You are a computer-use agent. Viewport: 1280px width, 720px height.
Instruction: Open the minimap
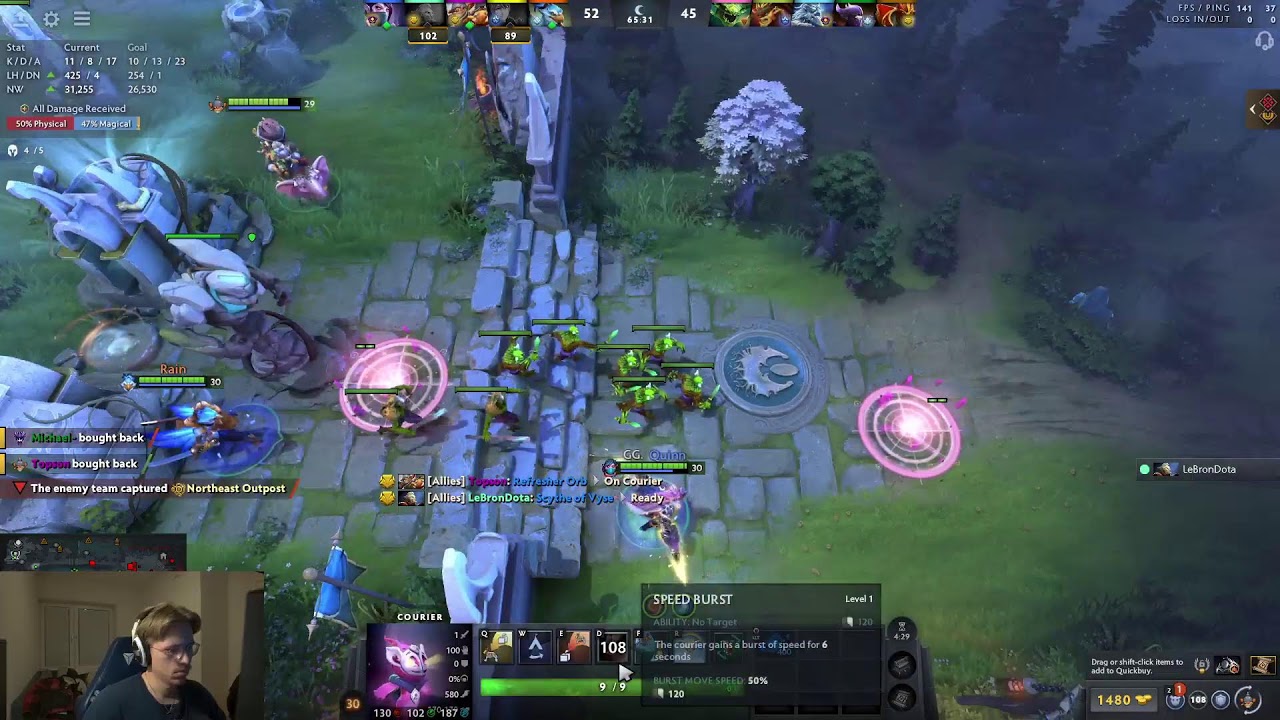pyautogui.click(x=92, y=551)
